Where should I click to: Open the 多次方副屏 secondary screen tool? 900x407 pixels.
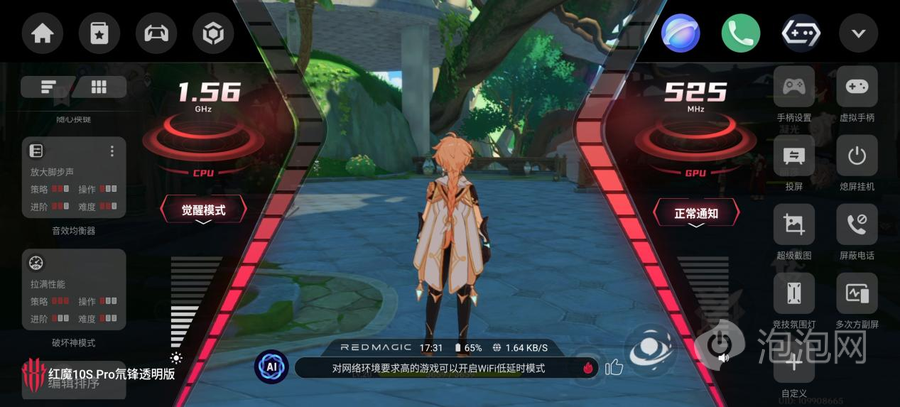pos(857,294)
